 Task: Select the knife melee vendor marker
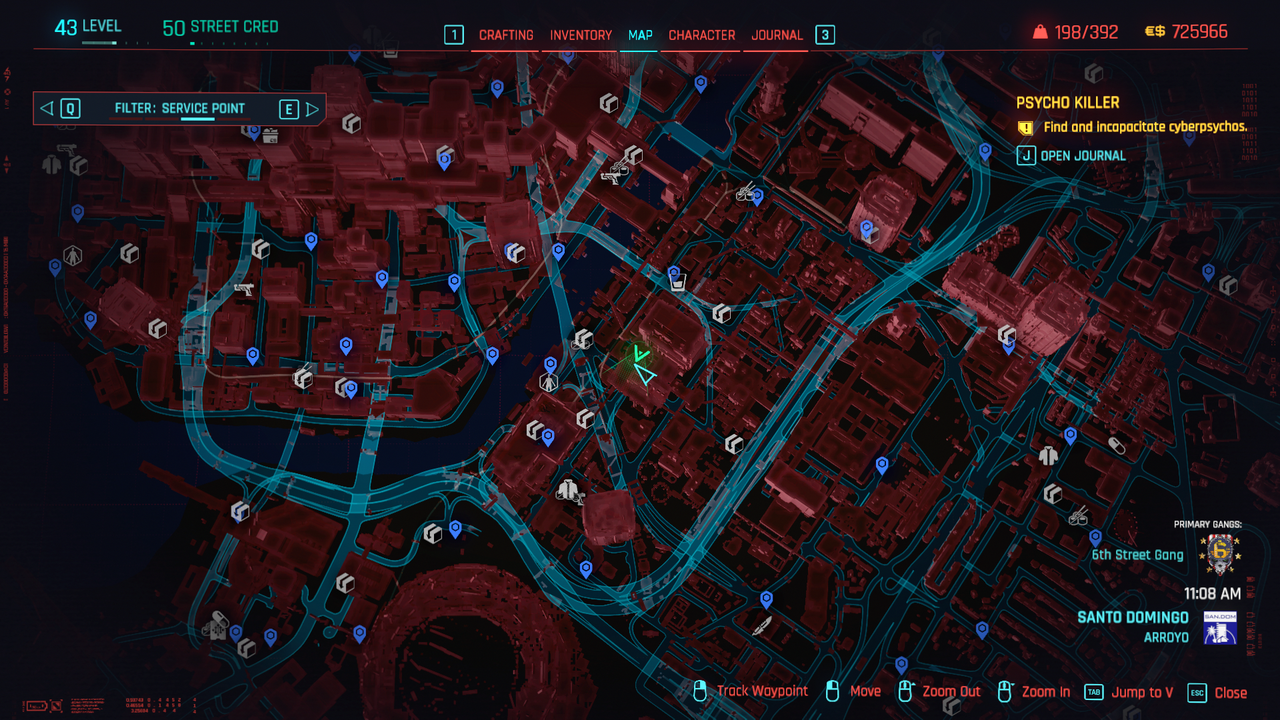click(762, 626)
